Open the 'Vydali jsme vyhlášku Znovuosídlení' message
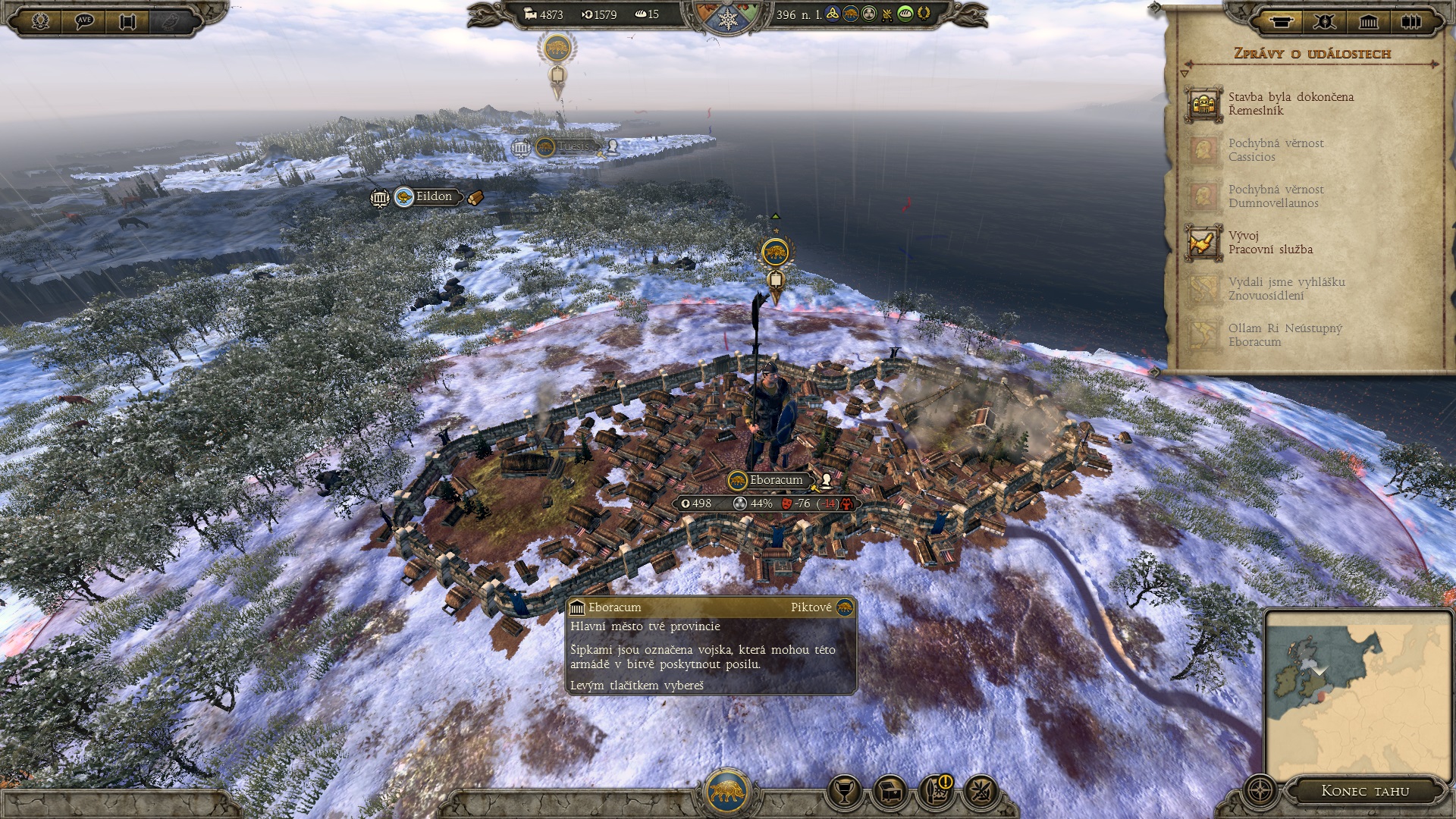The height and width of the screenshot is (819, 1456). point(1286,289)
